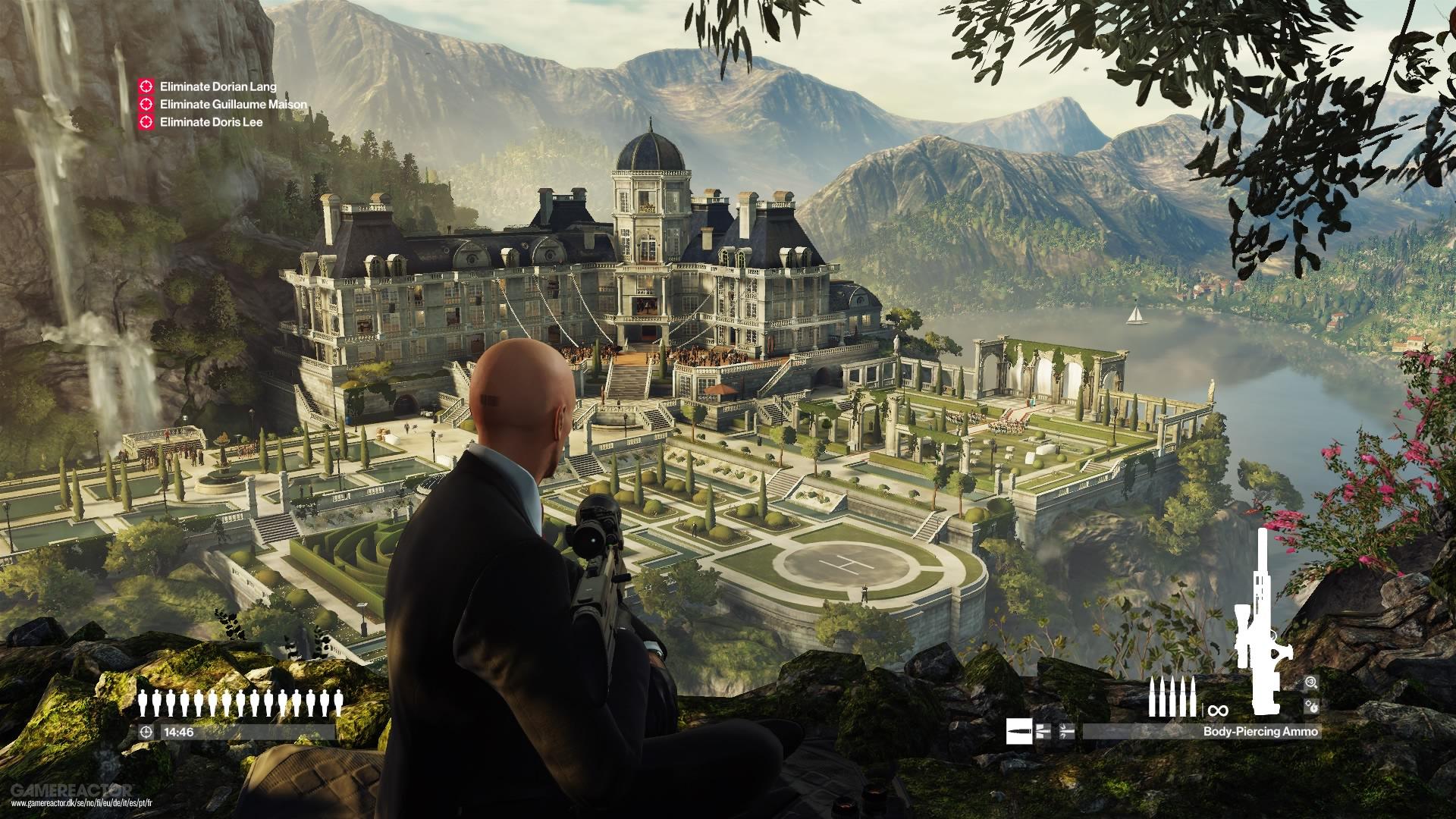Click the shatter-effect ammo icon
The width and height of the screenshot is (1456, 819).
(1065, 732)
